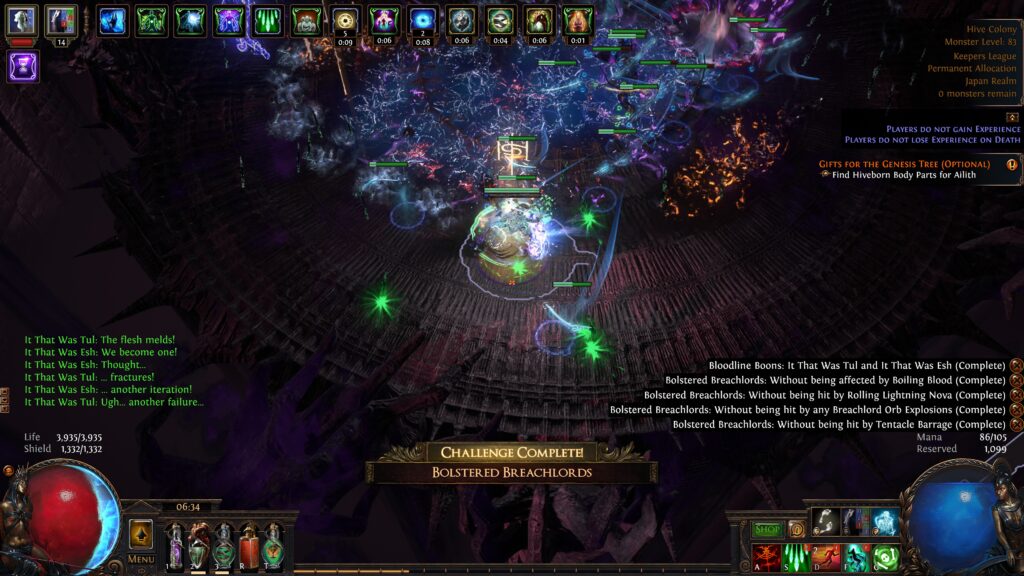Use the red flask bound to R

[248, 547]
